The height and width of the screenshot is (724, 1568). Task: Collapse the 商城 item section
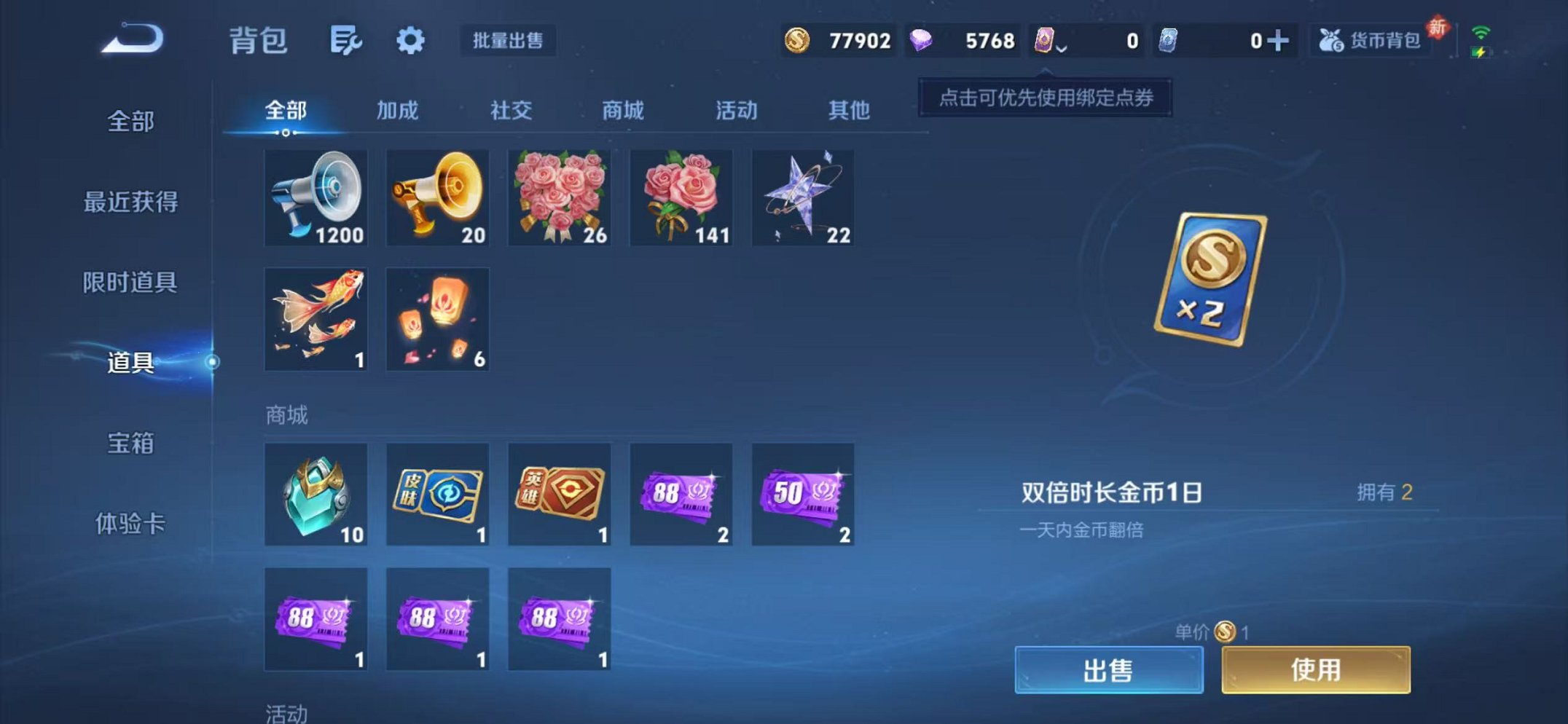coord(286,415)
